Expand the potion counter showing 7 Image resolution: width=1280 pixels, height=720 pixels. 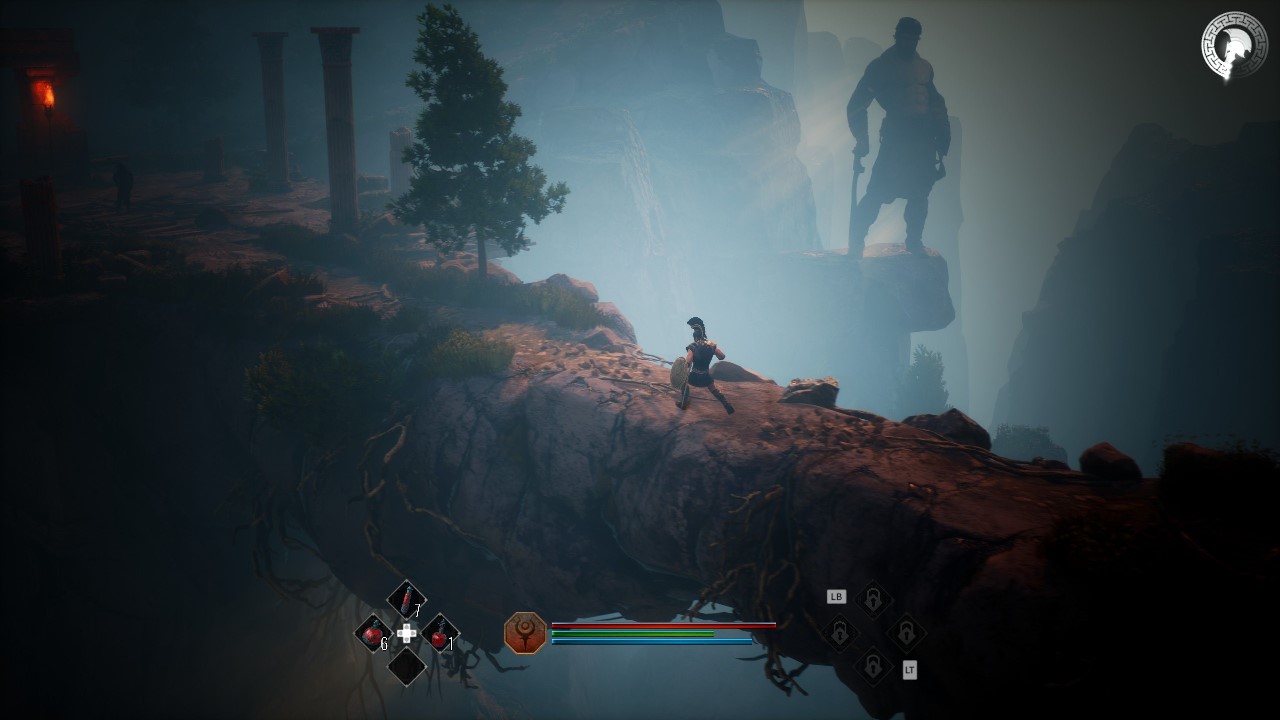click(417, 610)
